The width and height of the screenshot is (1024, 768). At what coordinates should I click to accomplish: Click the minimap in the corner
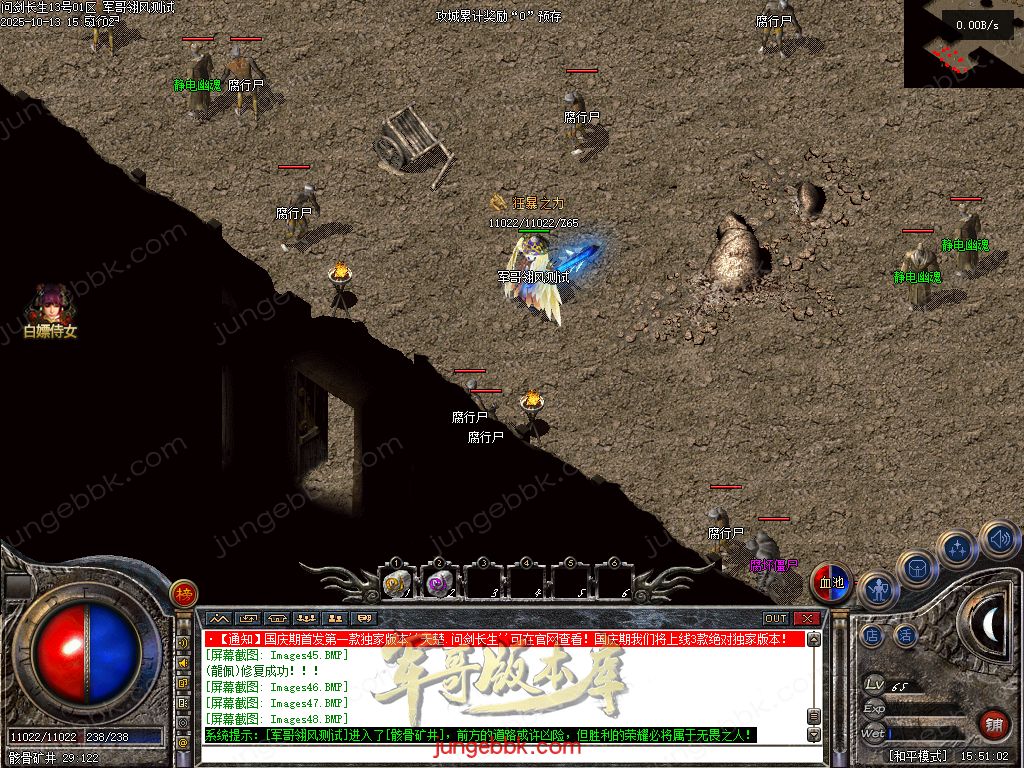[x=962, y=45]
